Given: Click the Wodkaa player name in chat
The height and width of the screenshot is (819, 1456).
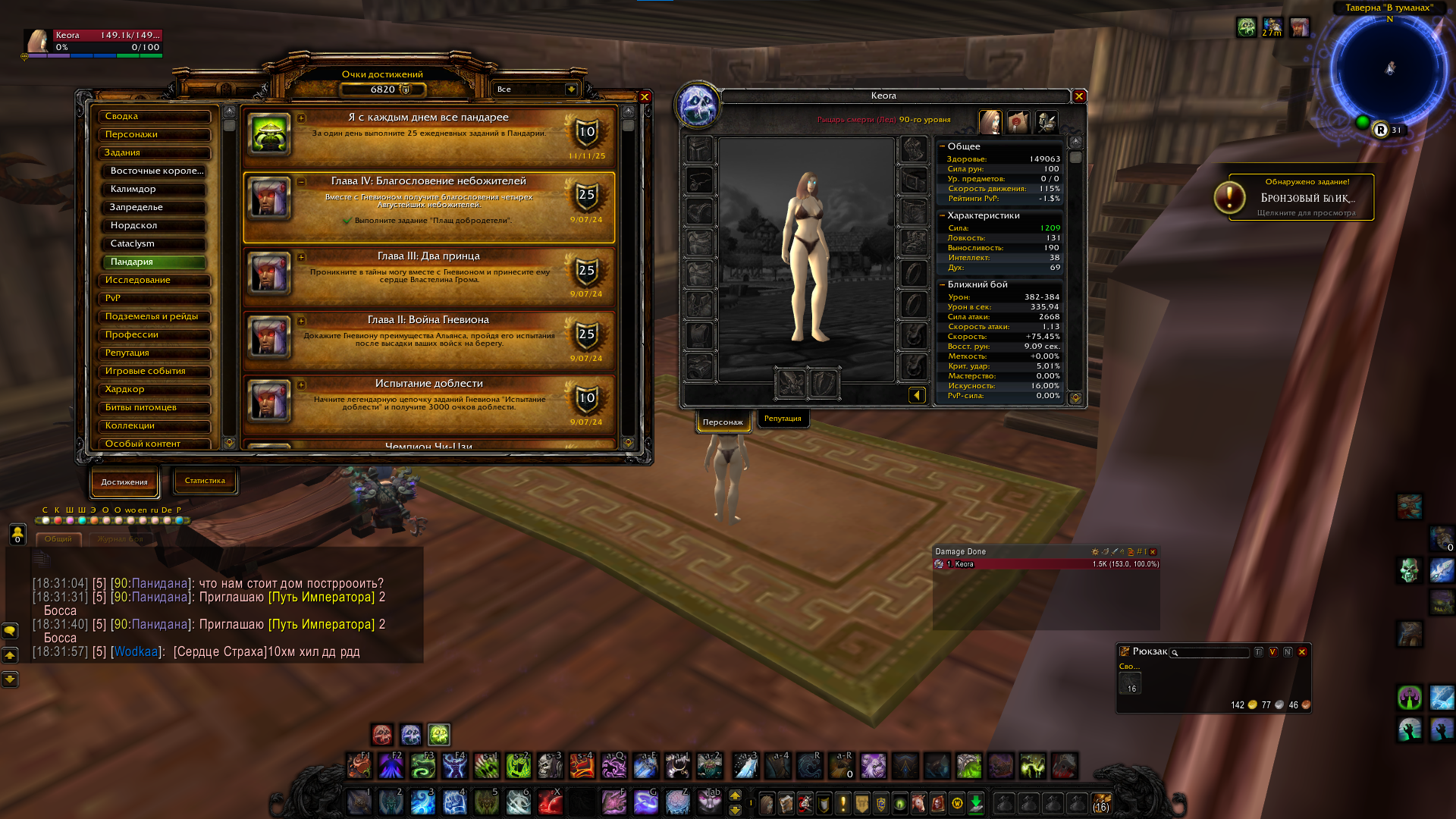Looking at the screenshot, I should click(136, 652).
